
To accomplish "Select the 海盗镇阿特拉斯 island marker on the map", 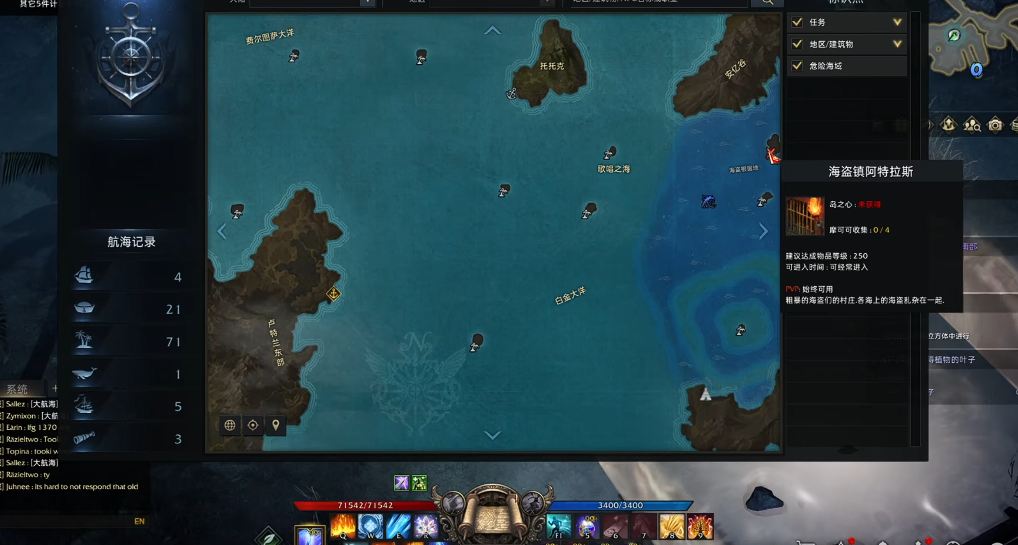I will point(773,153).
